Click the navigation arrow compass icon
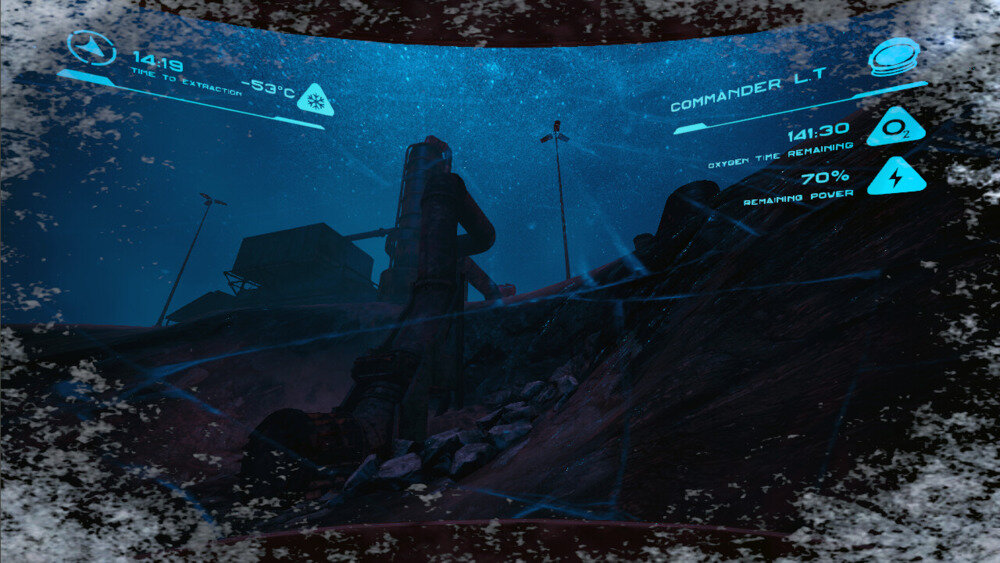 (91, 48)
